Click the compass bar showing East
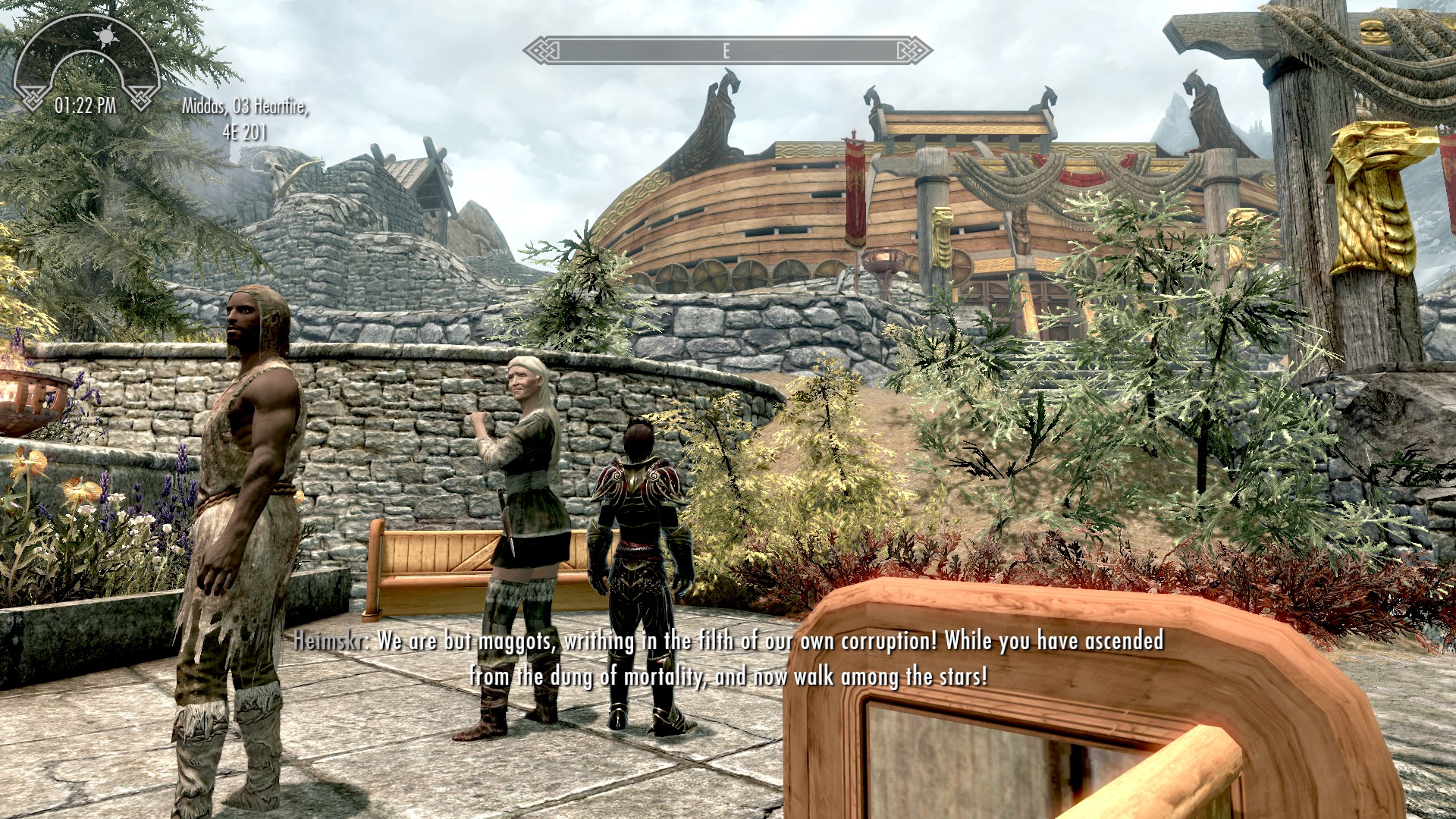 (727, 51)
